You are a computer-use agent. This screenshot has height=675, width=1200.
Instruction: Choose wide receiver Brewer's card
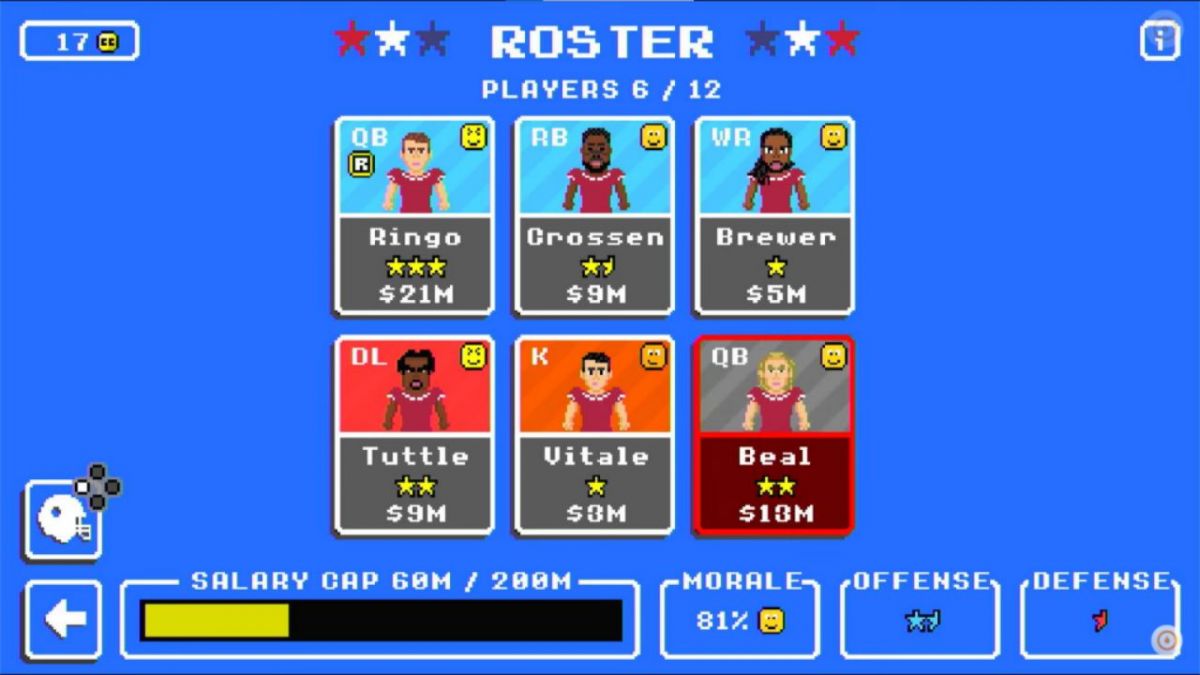click(x=774, y=215)
